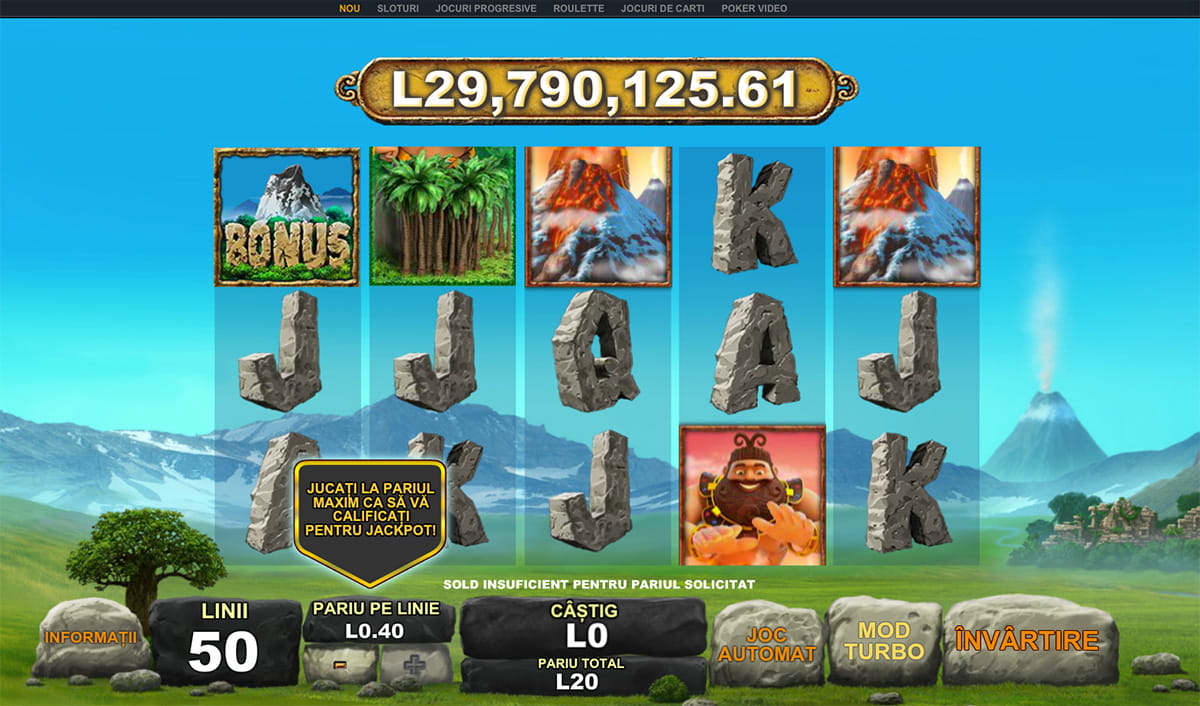Spin the reels with Învârtire
The height and width of the screenshot is (706, 1200).
[1026, 641]
